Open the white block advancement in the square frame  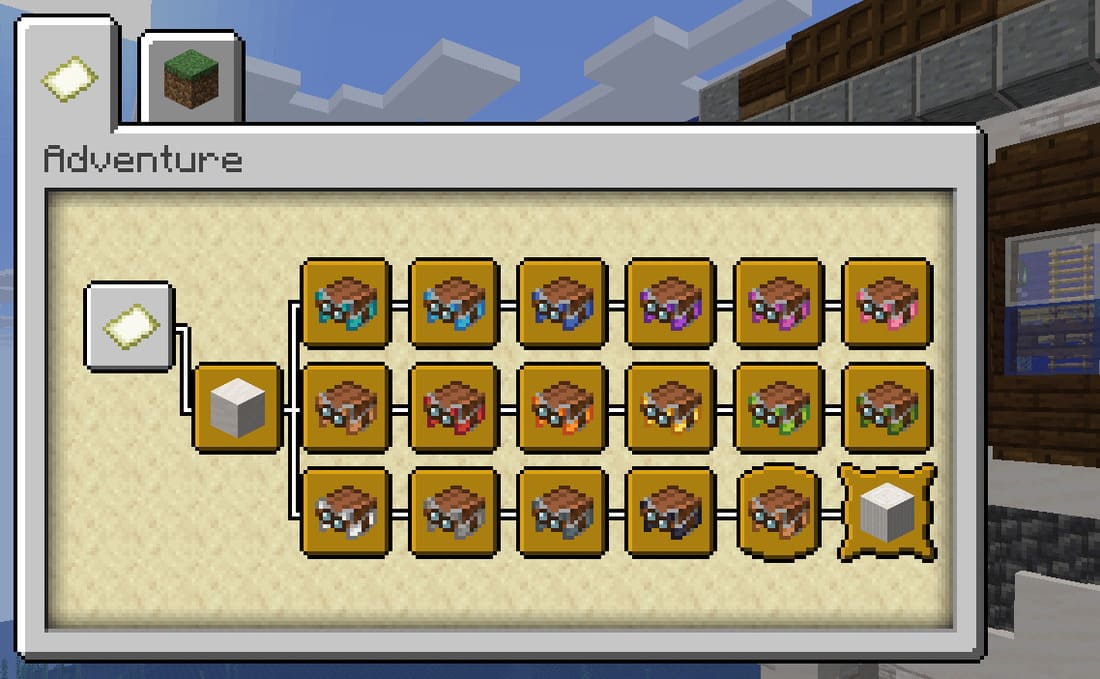point(238,408)
